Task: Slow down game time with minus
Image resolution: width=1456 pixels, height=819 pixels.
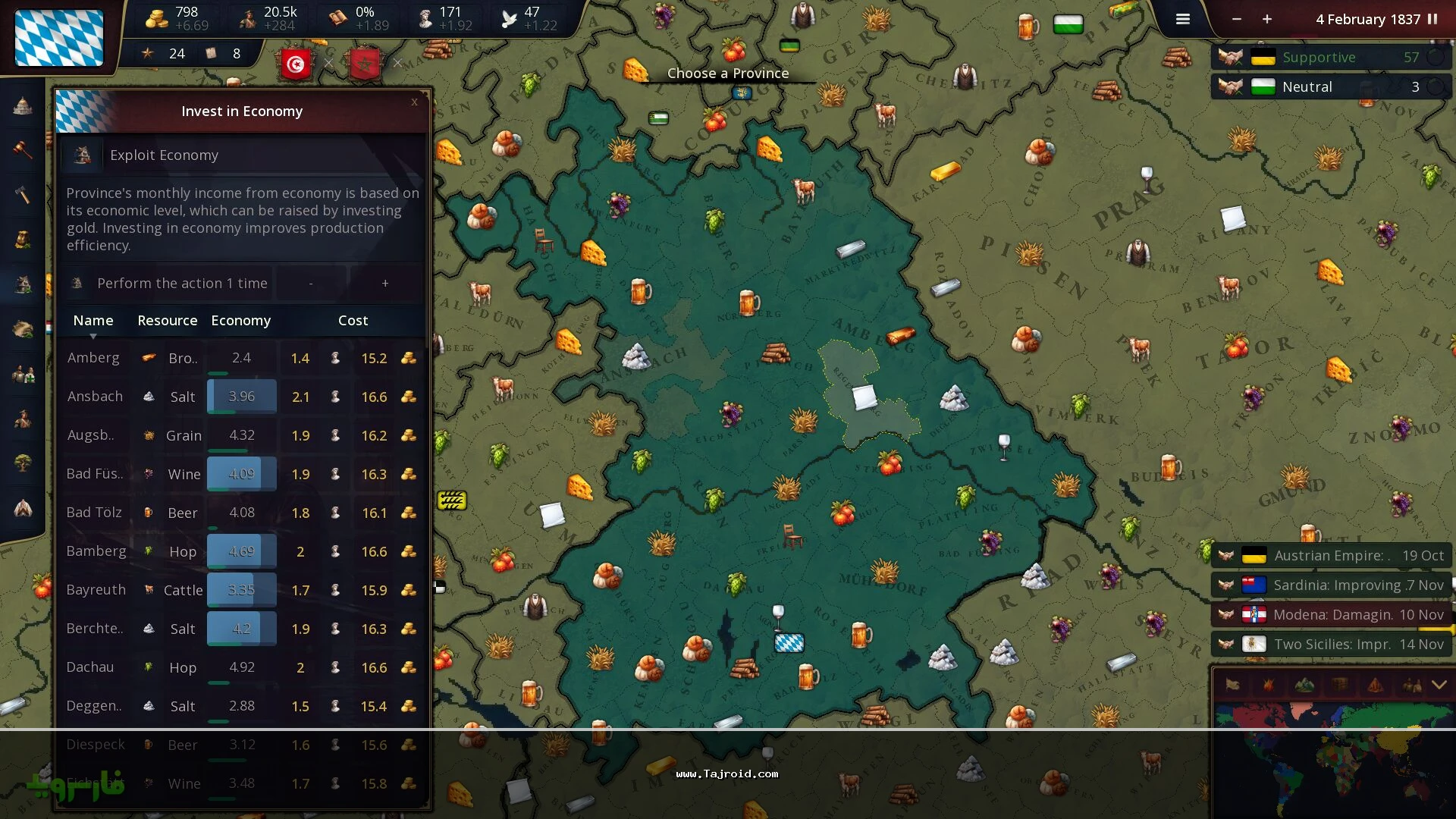Action: click(x=1237, y=19)
